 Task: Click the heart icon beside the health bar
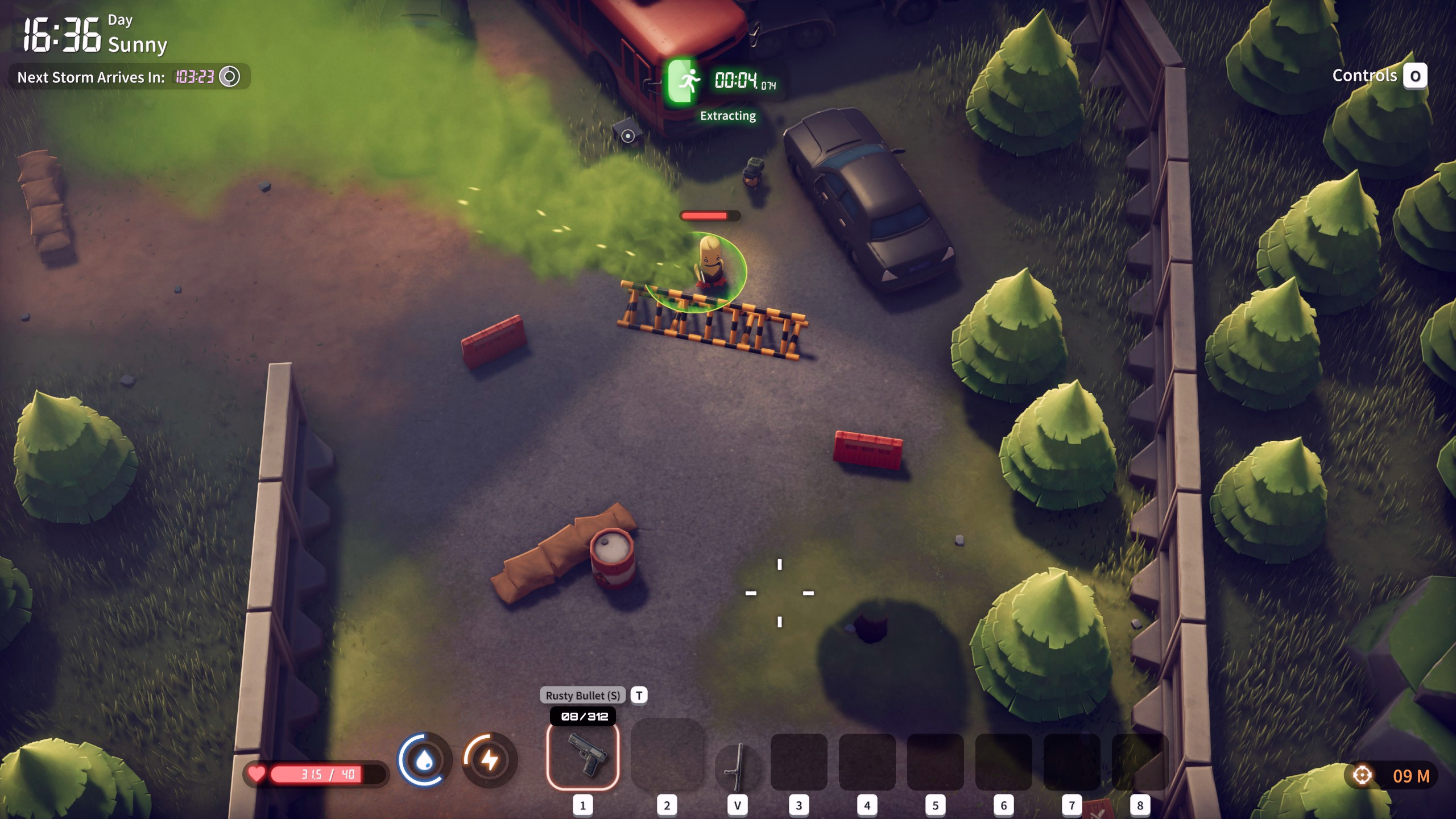click(x=257, y=772)
